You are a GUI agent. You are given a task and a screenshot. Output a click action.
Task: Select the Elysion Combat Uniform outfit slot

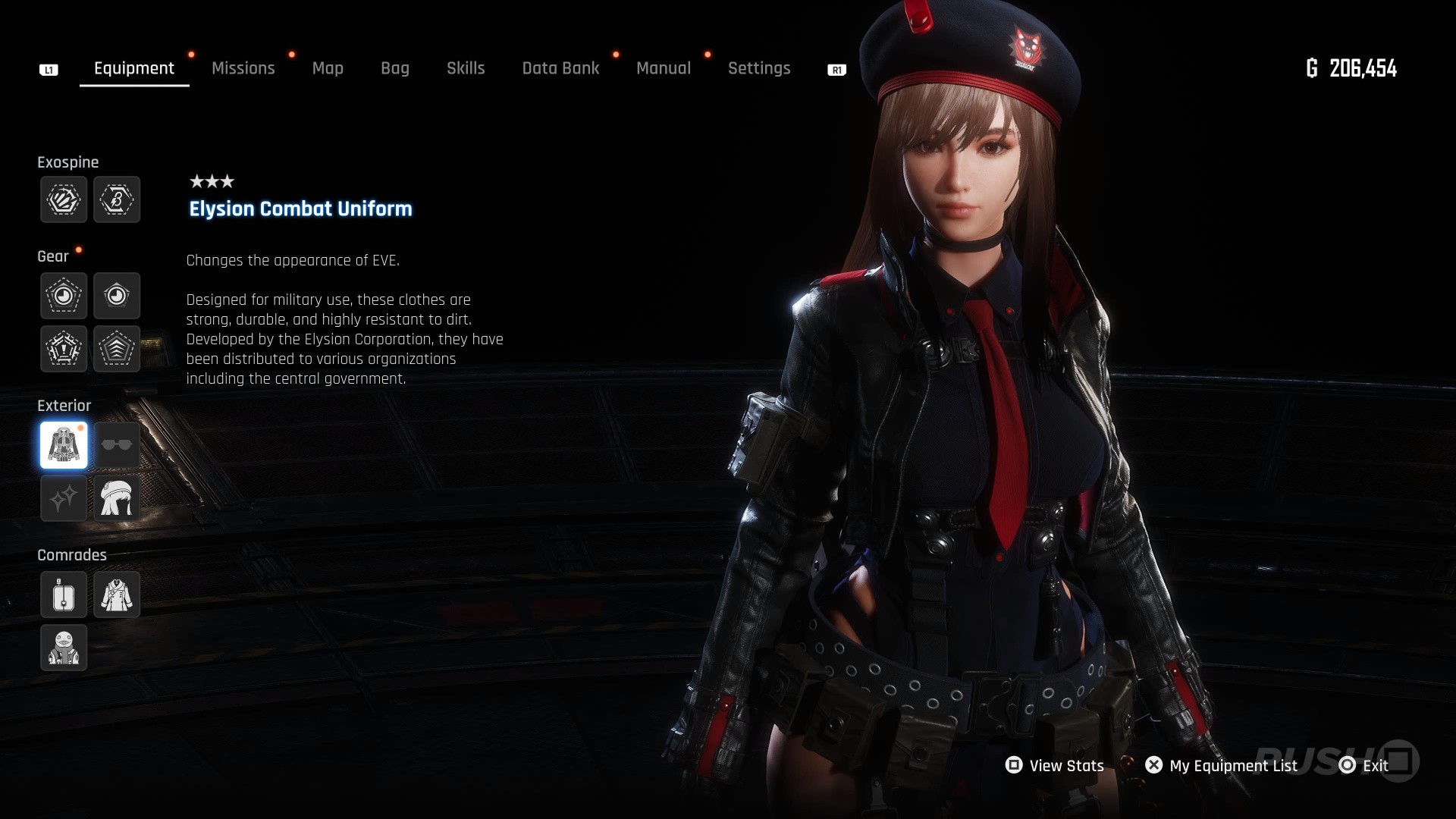(x=64, y=445)
